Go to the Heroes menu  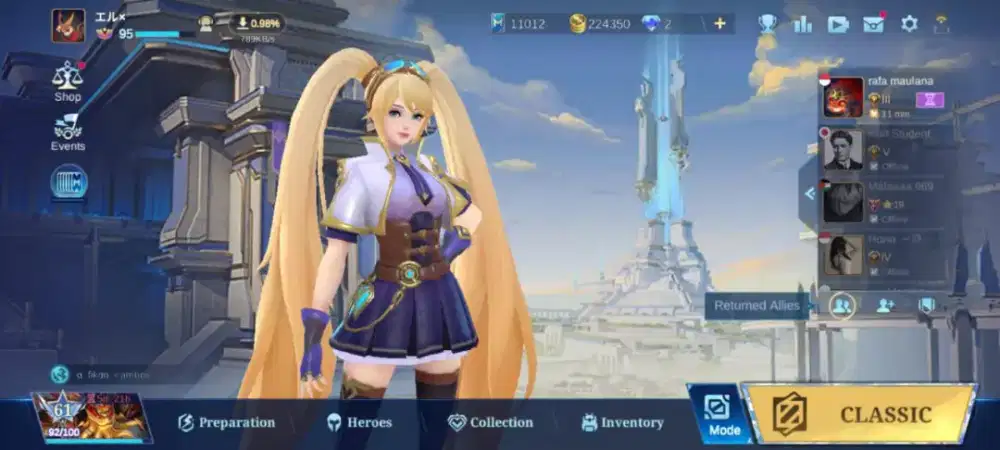(358, 422)
